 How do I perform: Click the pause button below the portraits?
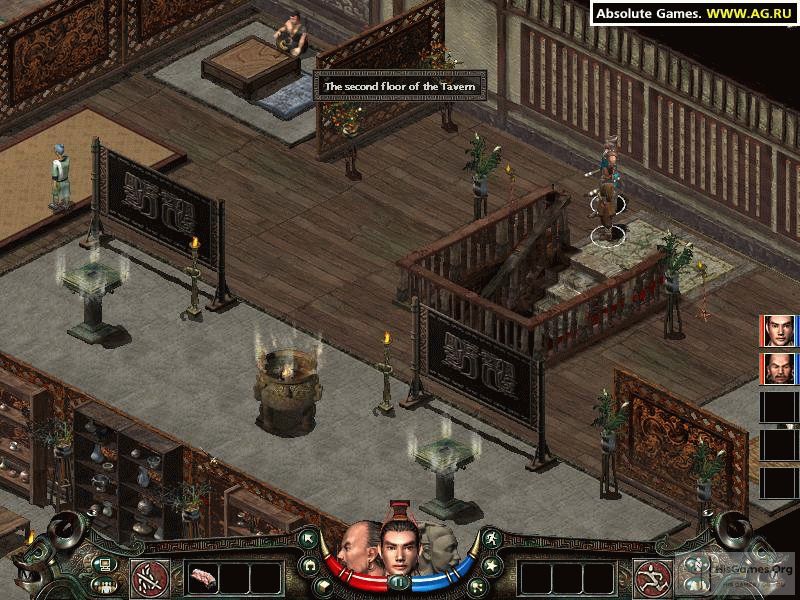(398, 581)
